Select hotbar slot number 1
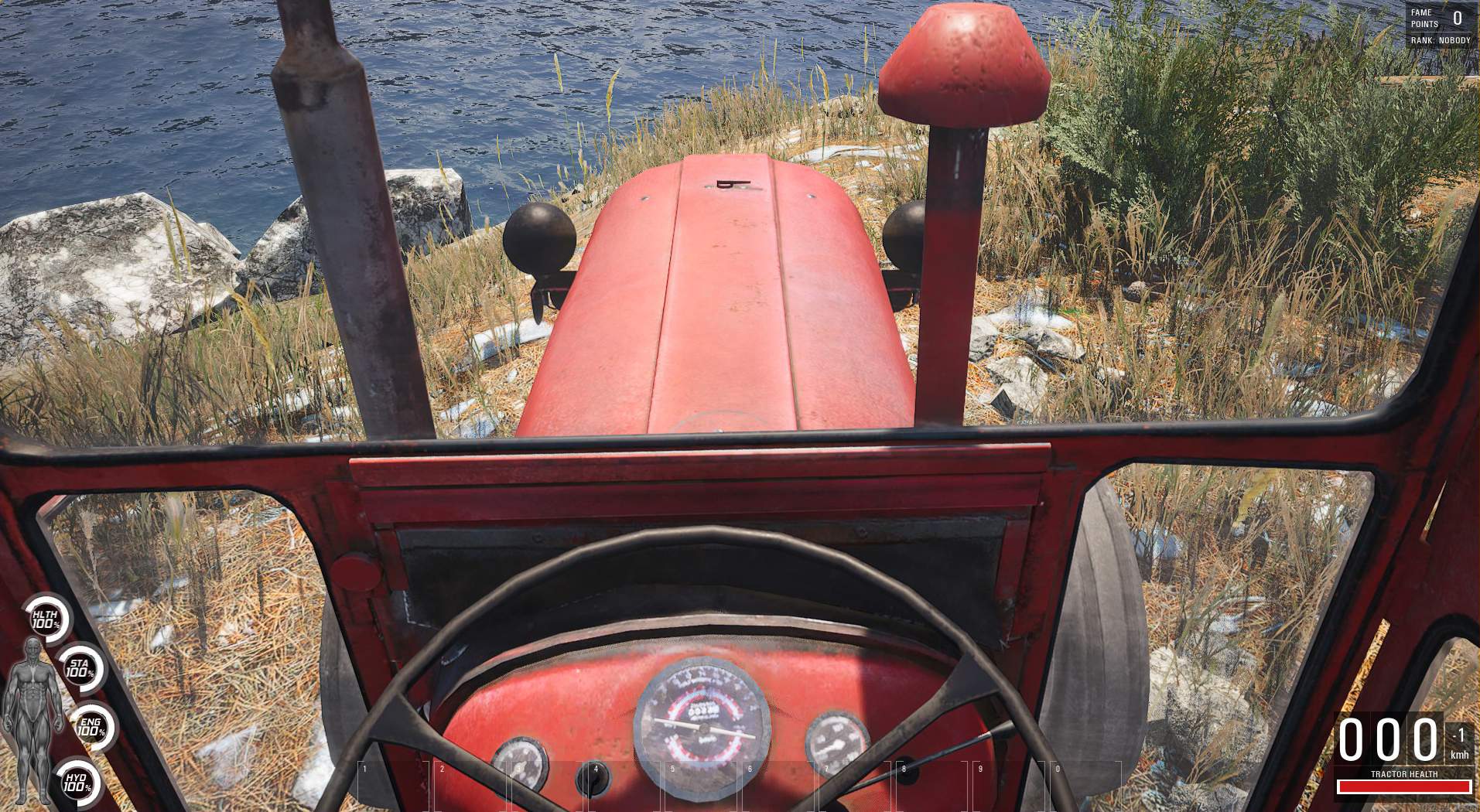1480x812 pixels. click(x=393, y=786)
